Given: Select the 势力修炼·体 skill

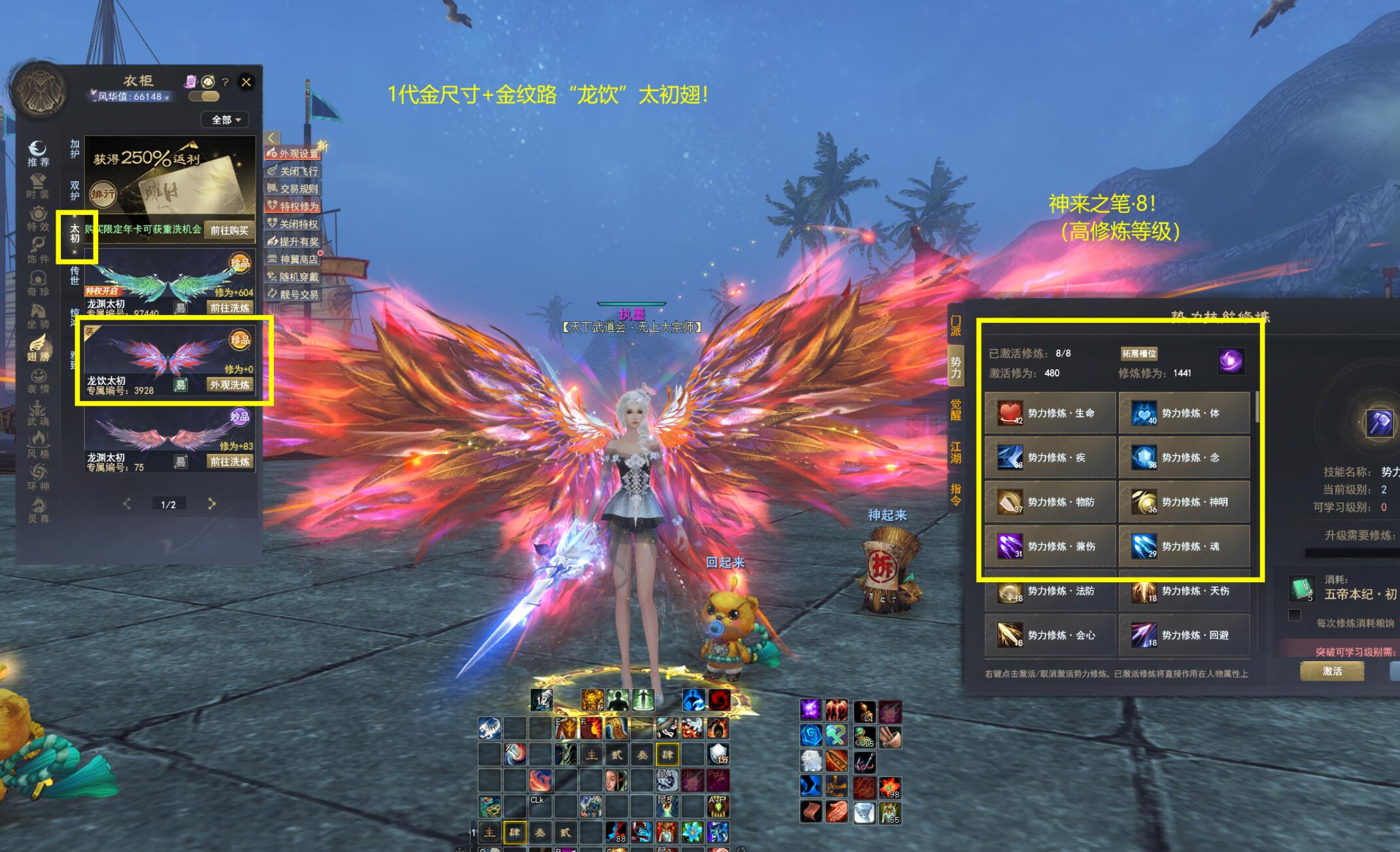Looking at the screenshot, I should 1184,413.
